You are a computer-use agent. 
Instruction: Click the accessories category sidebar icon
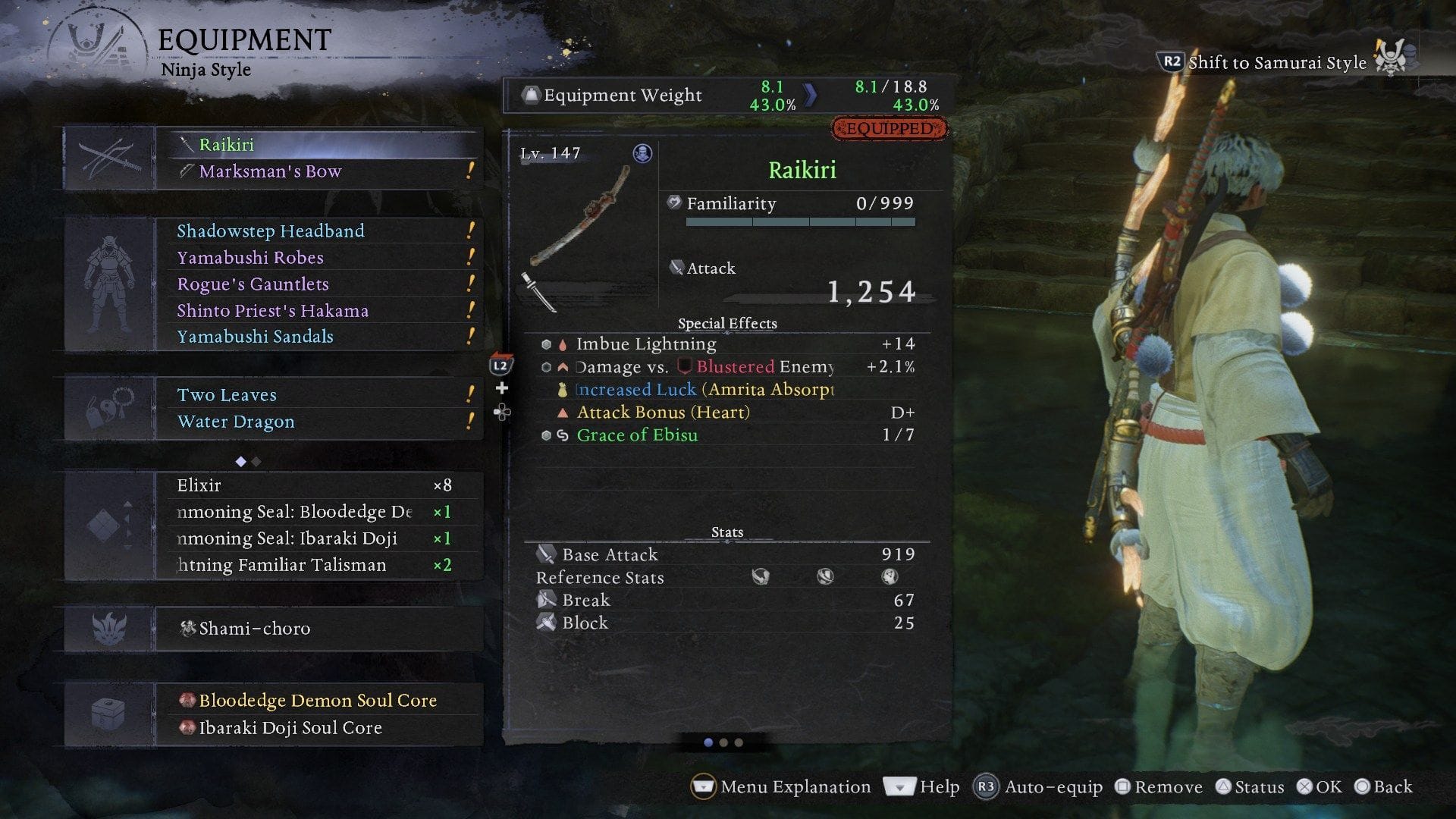click(x=108, y=408)
